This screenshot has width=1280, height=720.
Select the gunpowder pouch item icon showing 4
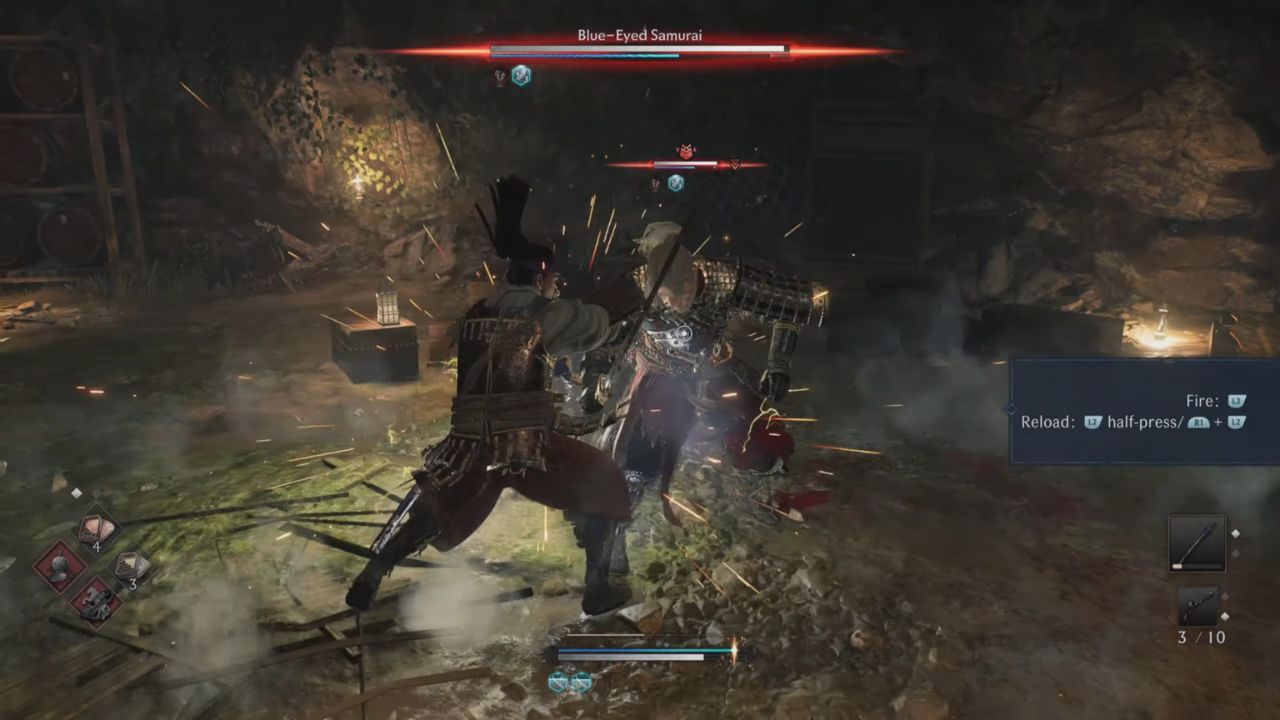click(95, 527)
